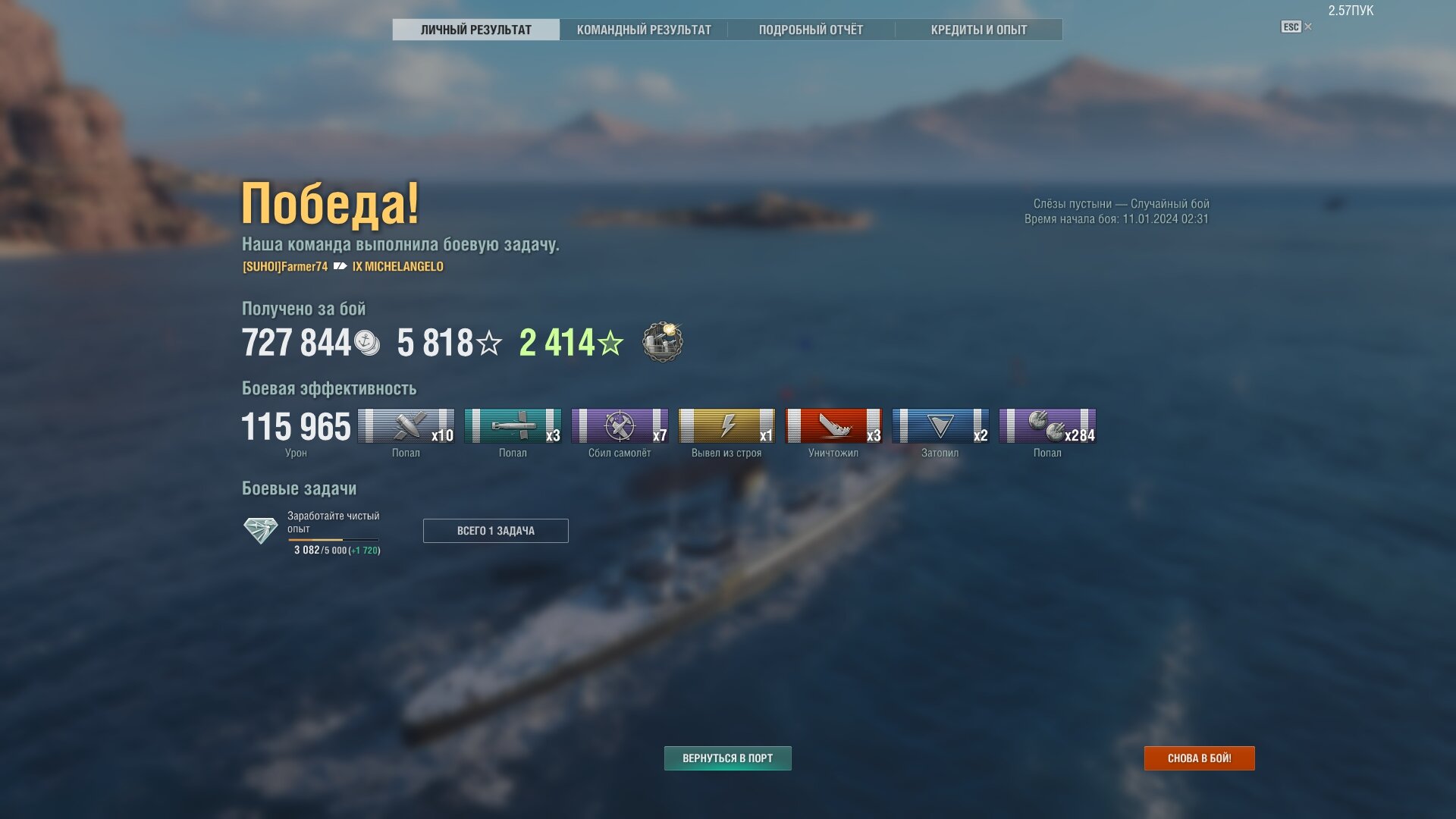1456x819 pixels.
Task: Click the Вернуться в порт button
Action: 727,758
